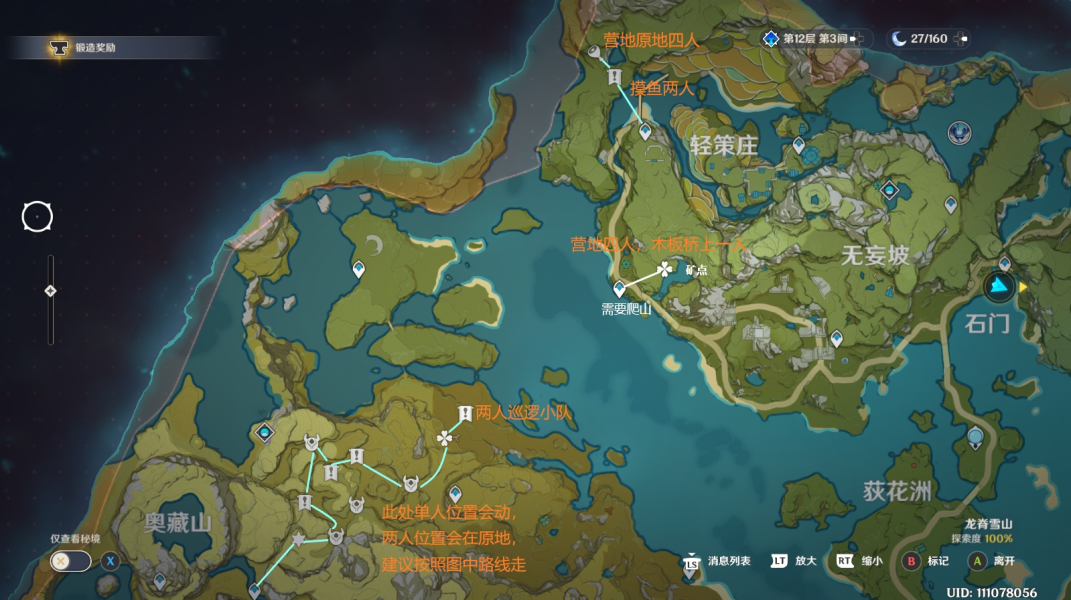Select the domain marker north of 无妄坡
The width and height of the screenshot is (1071, 600).
tap(889, 189)
